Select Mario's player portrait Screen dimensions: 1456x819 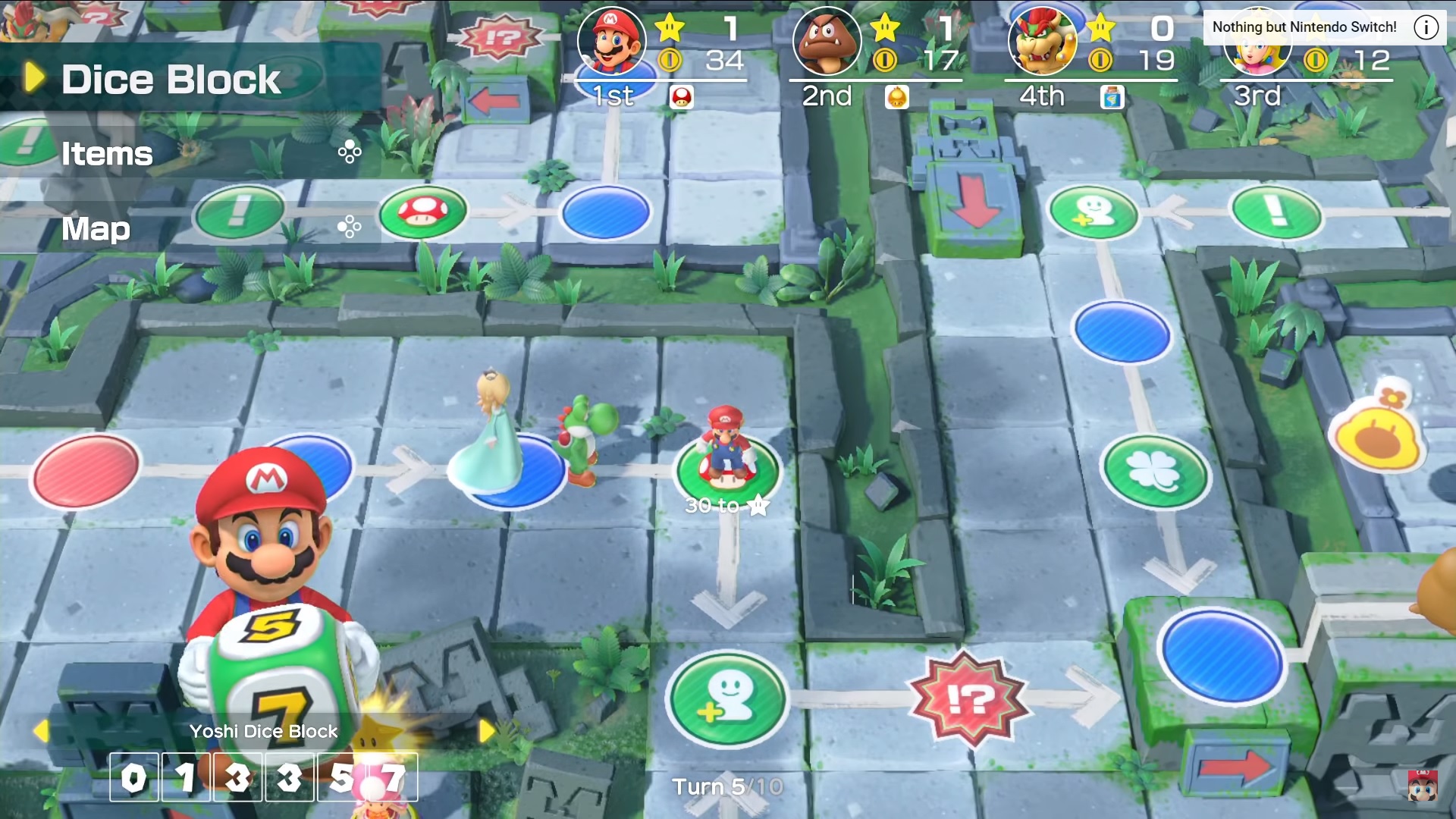pyautogui.click(x=611, y=41)
